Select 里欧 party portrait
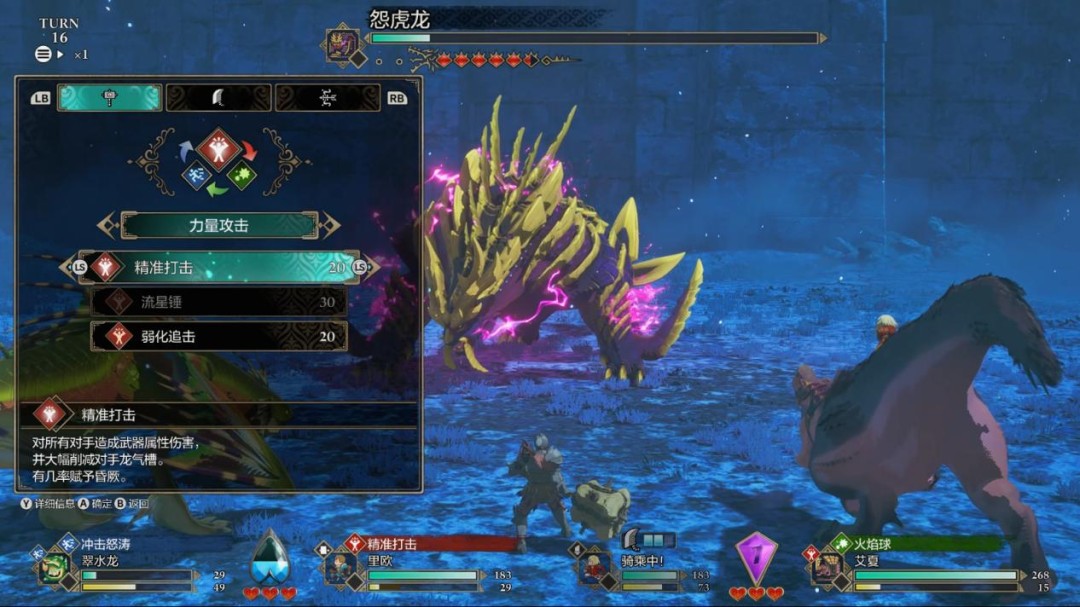The image size is (1080, 607). point(338,567)
